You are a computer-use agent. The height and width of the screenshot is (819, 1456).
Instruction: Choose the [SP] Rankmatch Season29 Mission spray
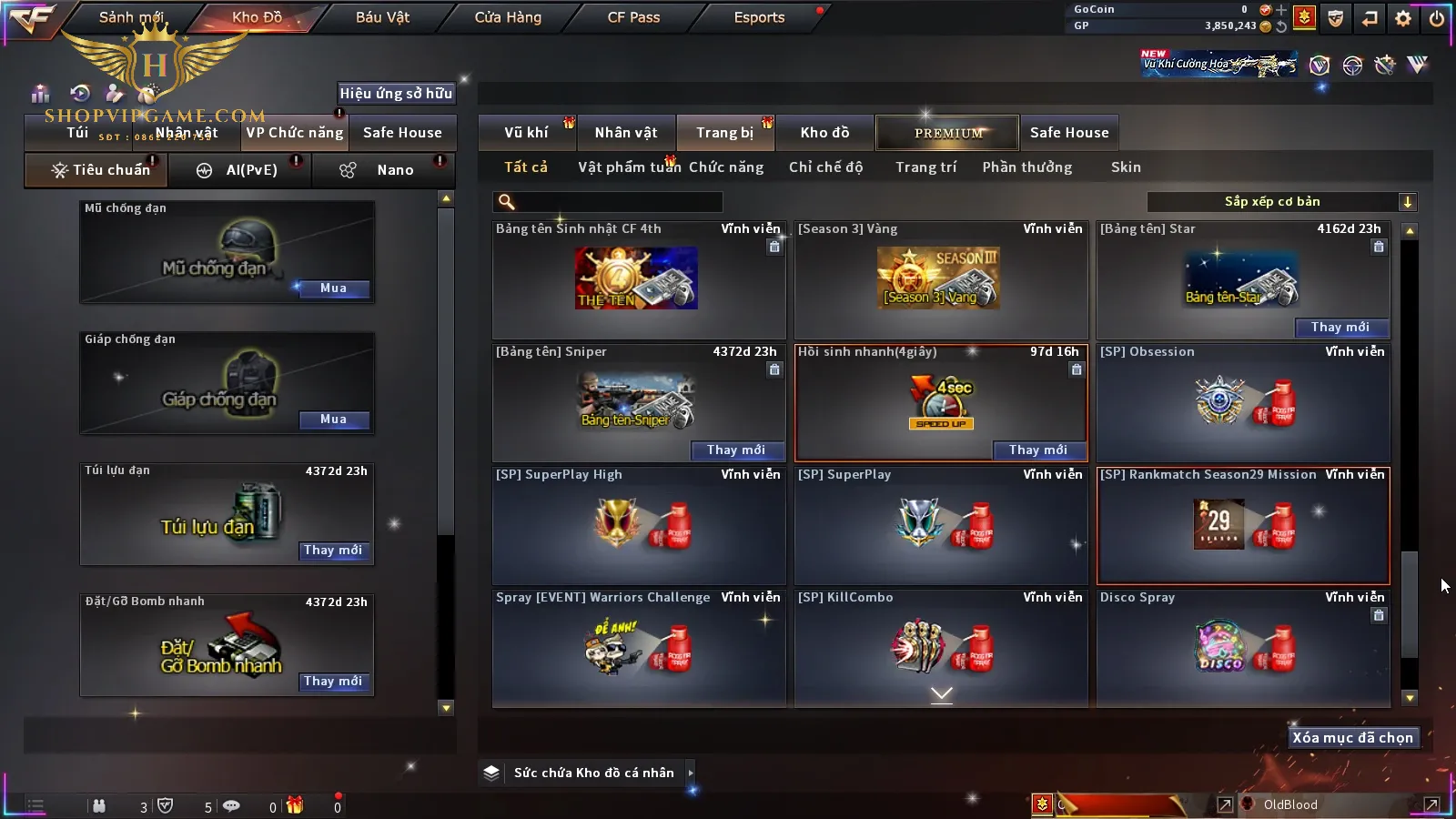[1242, 526]
